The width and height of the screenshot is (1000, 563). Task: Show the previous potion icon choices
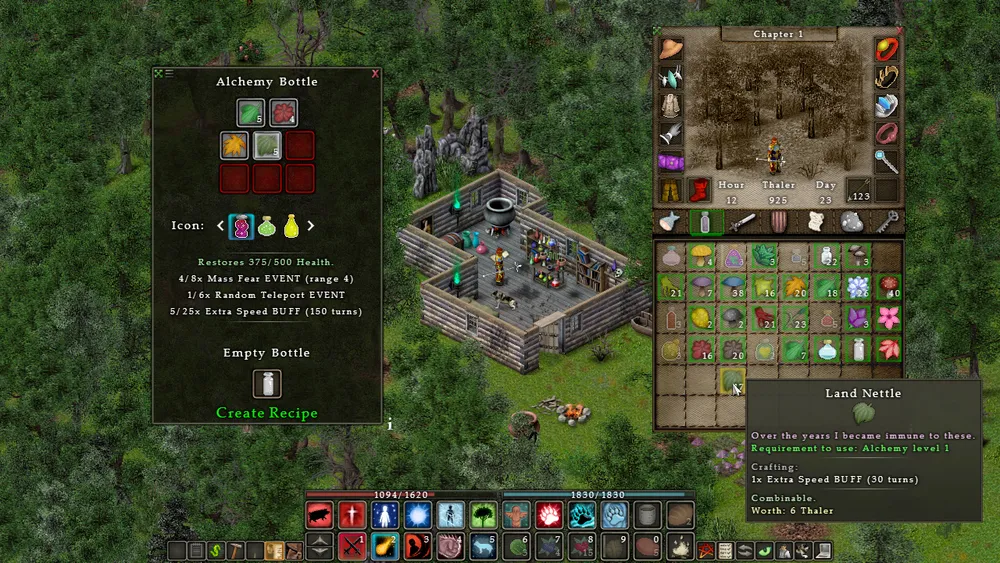click(221, 226)
